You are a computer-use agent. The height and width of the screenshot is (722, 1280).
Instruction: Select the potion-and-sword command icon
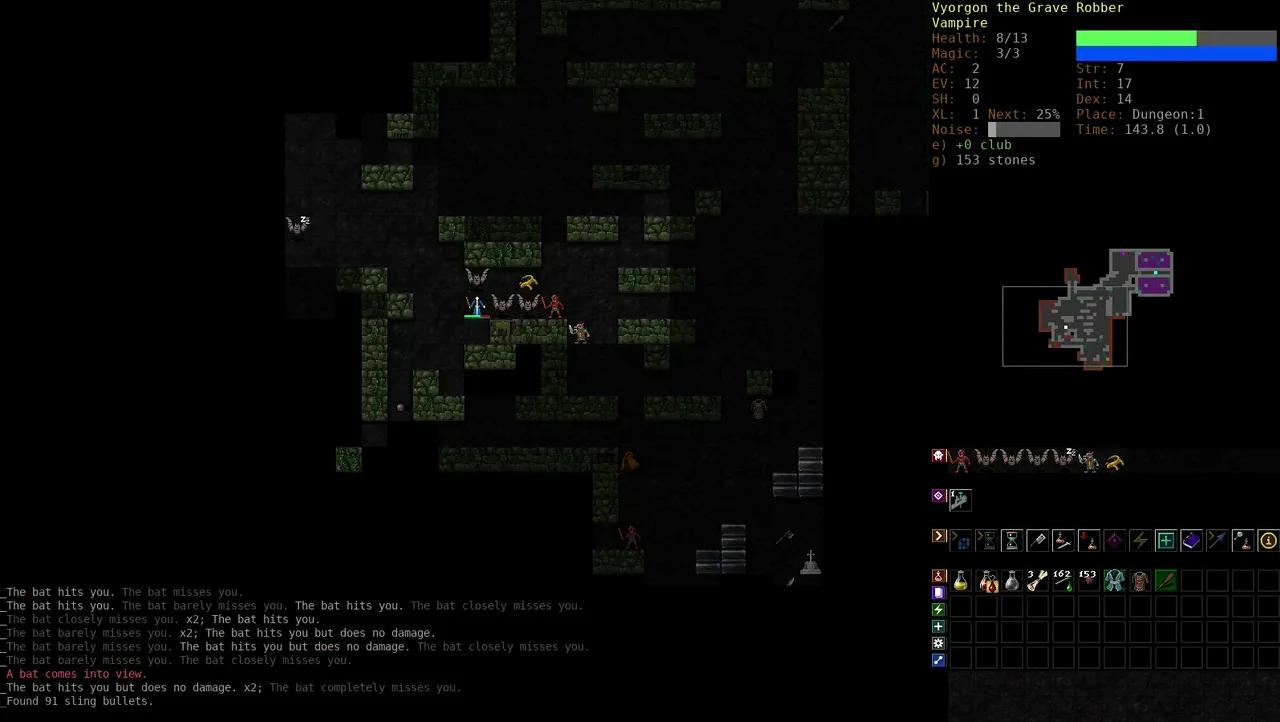coord(1063,540)
